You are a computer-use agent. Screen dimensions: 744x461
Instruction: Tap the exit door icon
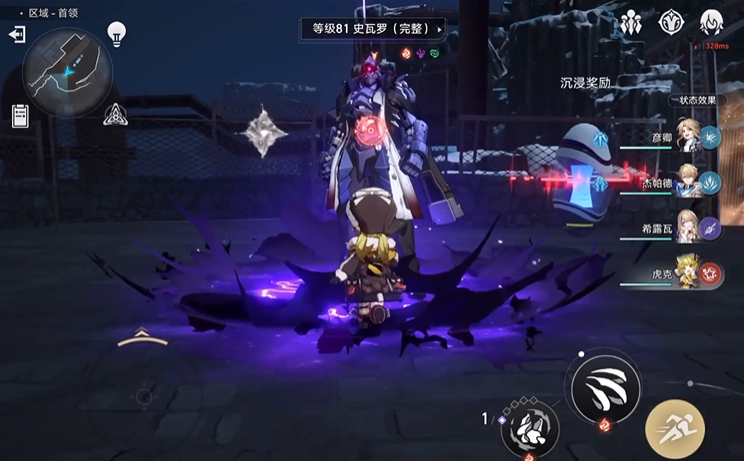click(x=17, y=35)
